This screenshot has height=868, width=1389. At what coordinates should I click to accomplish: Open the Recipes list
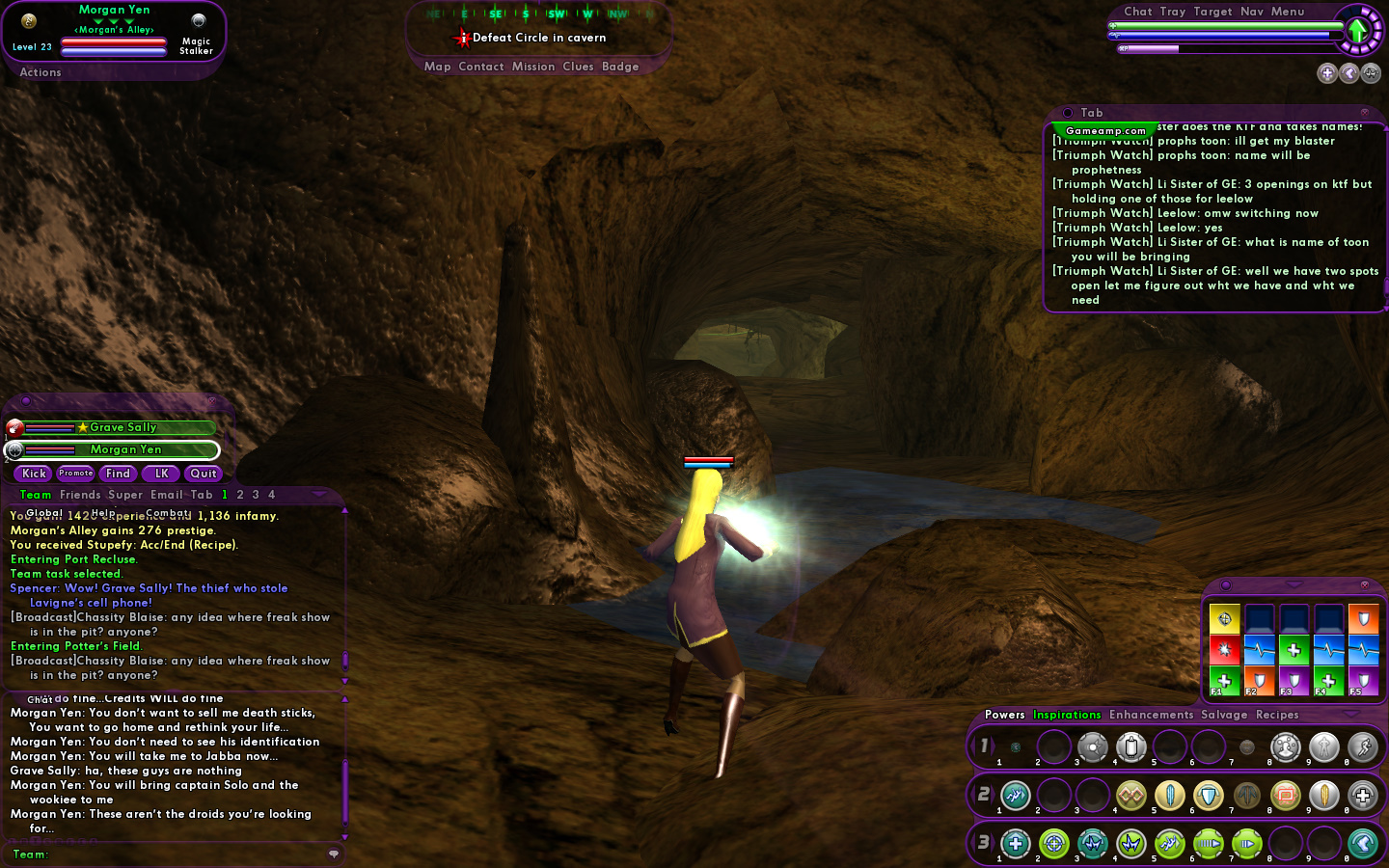[x=1277, y=715]
